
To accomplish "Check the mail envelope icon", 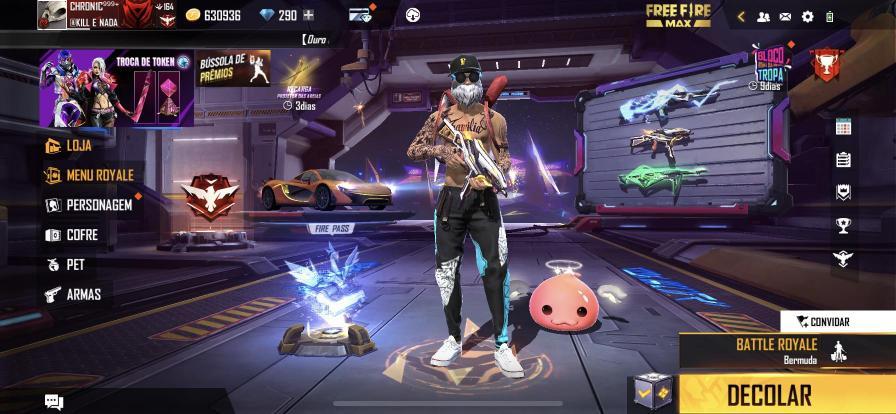I will click(x=785, y=16).
